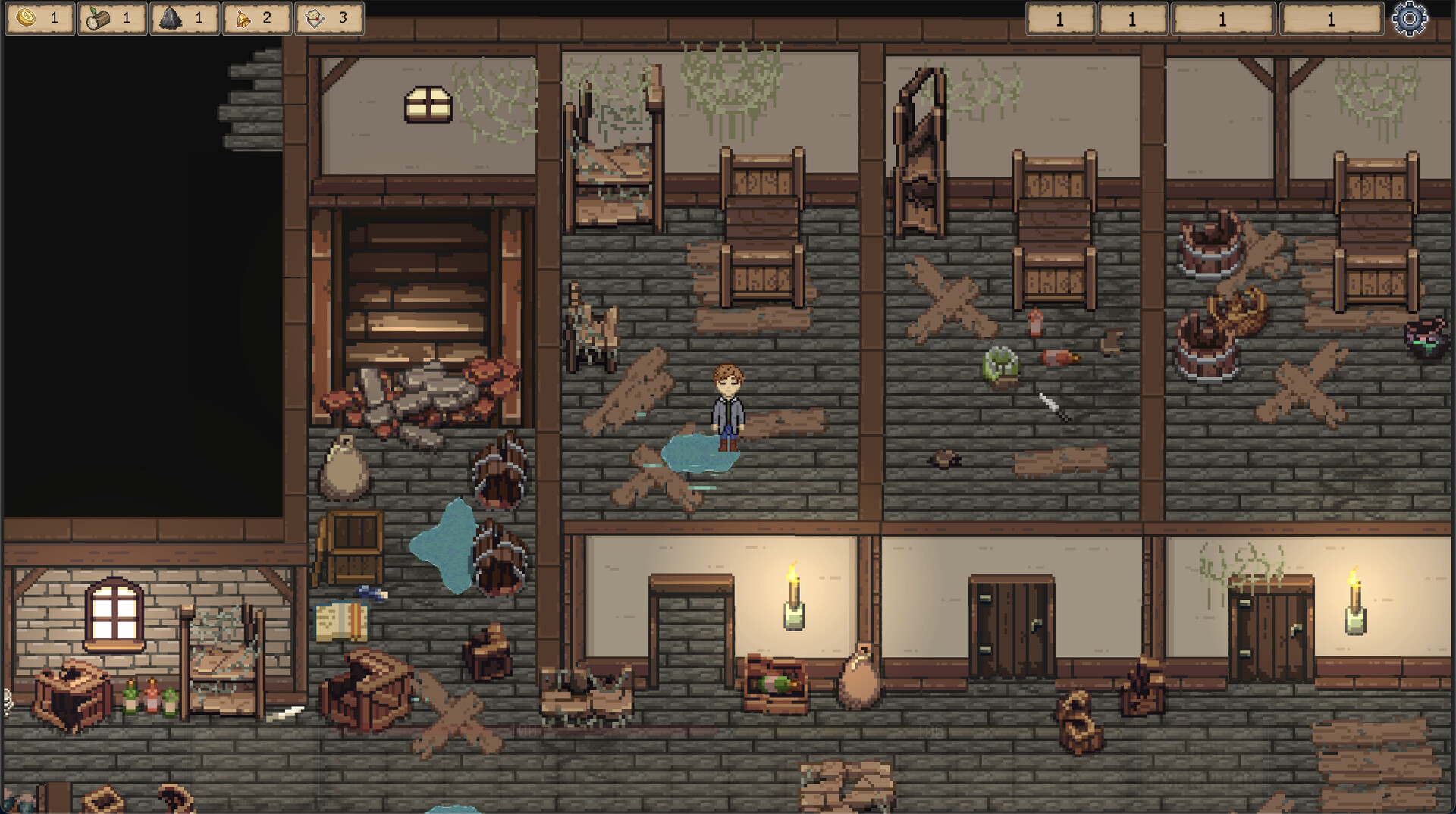Select the third top-right number slot
This screenshot has height=814, width=1456.
(1222, 18)
